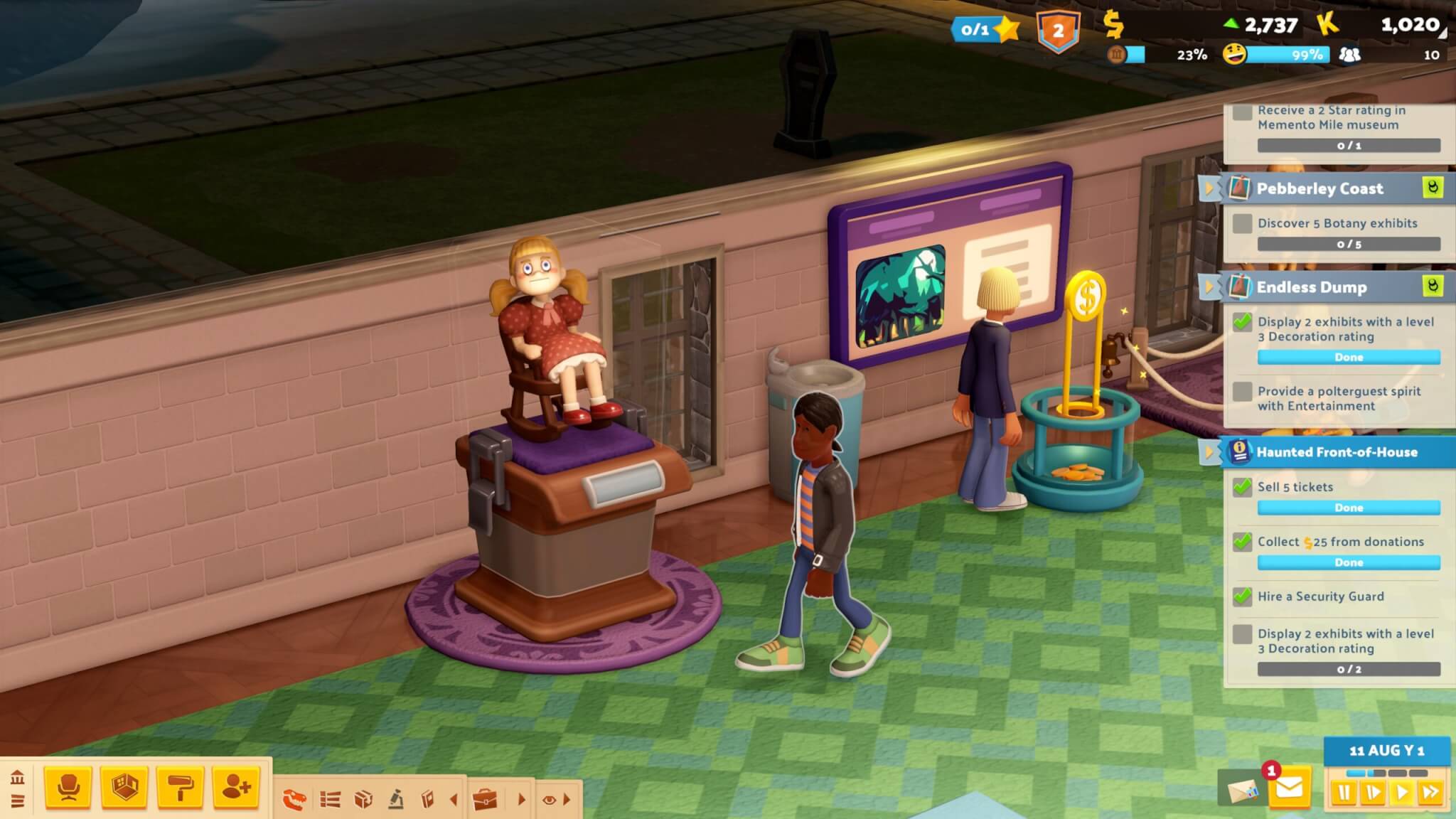Screen dimensions: 1456x819
Task: Open the cardboard box inventory panel
Action: 363,800
